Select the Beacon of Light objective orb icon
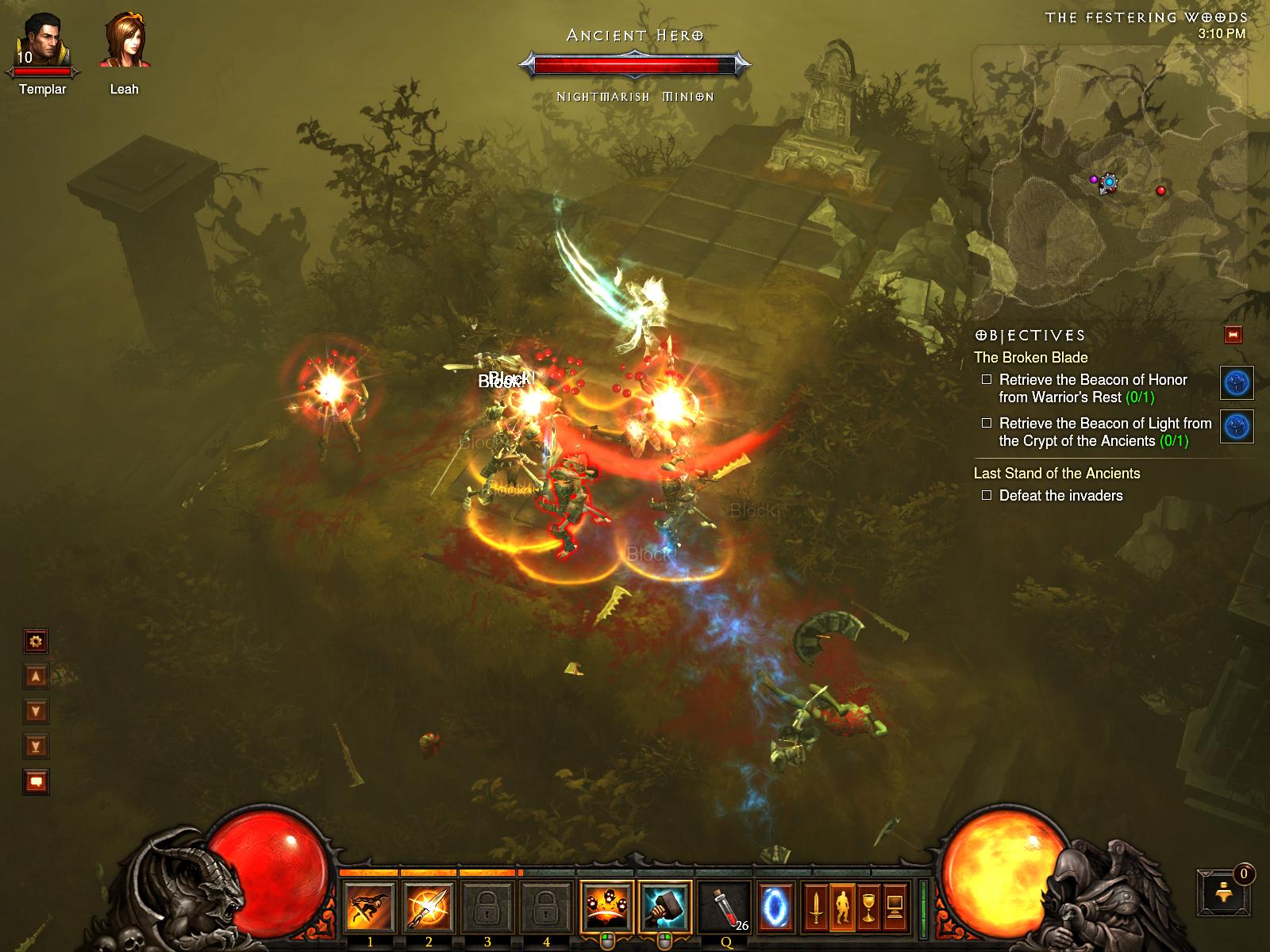The height and width of the screenshot is (952, 1270). click(1237, 426)
